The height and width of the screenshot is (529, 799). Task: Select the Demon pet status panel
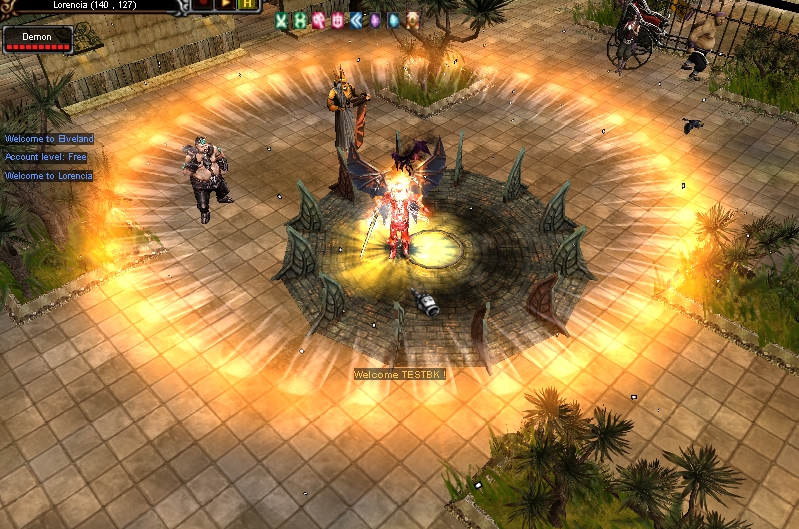[38, 40]
